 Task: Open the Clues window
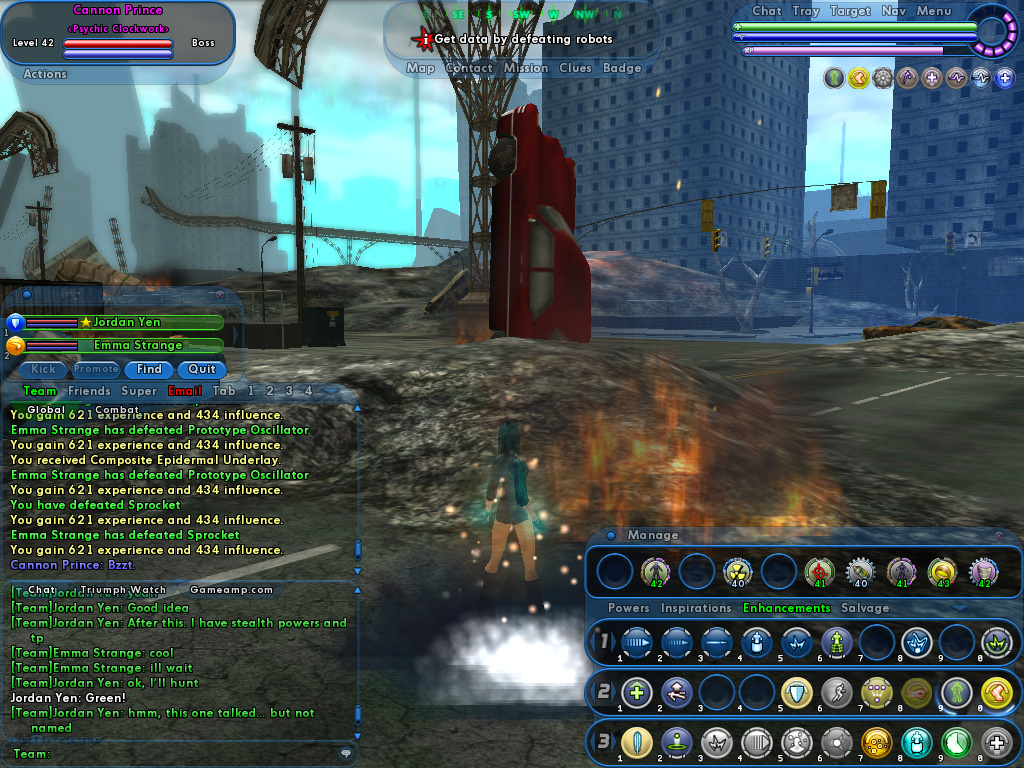pyautogui.click(x=575, y=68)
